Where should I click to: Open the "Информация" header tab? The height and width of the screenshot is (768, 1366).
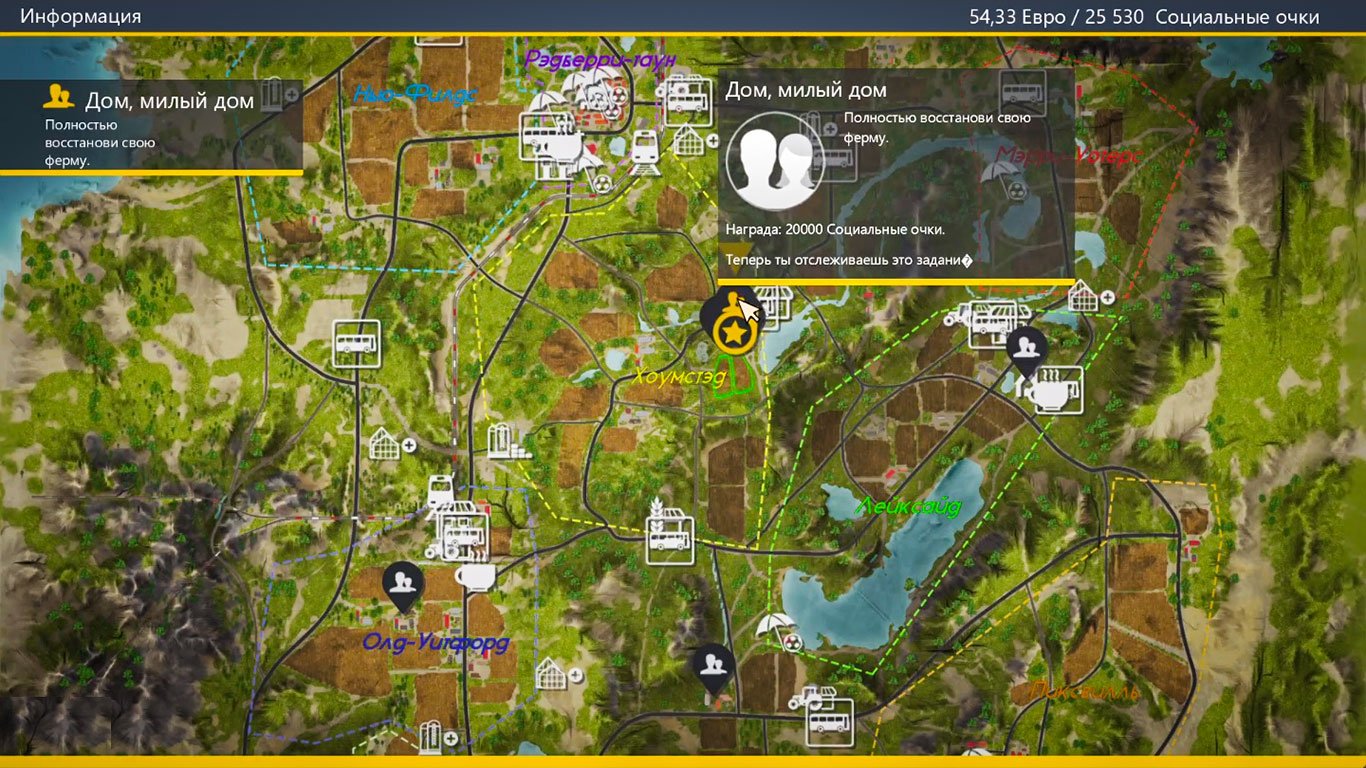(81, 17)
